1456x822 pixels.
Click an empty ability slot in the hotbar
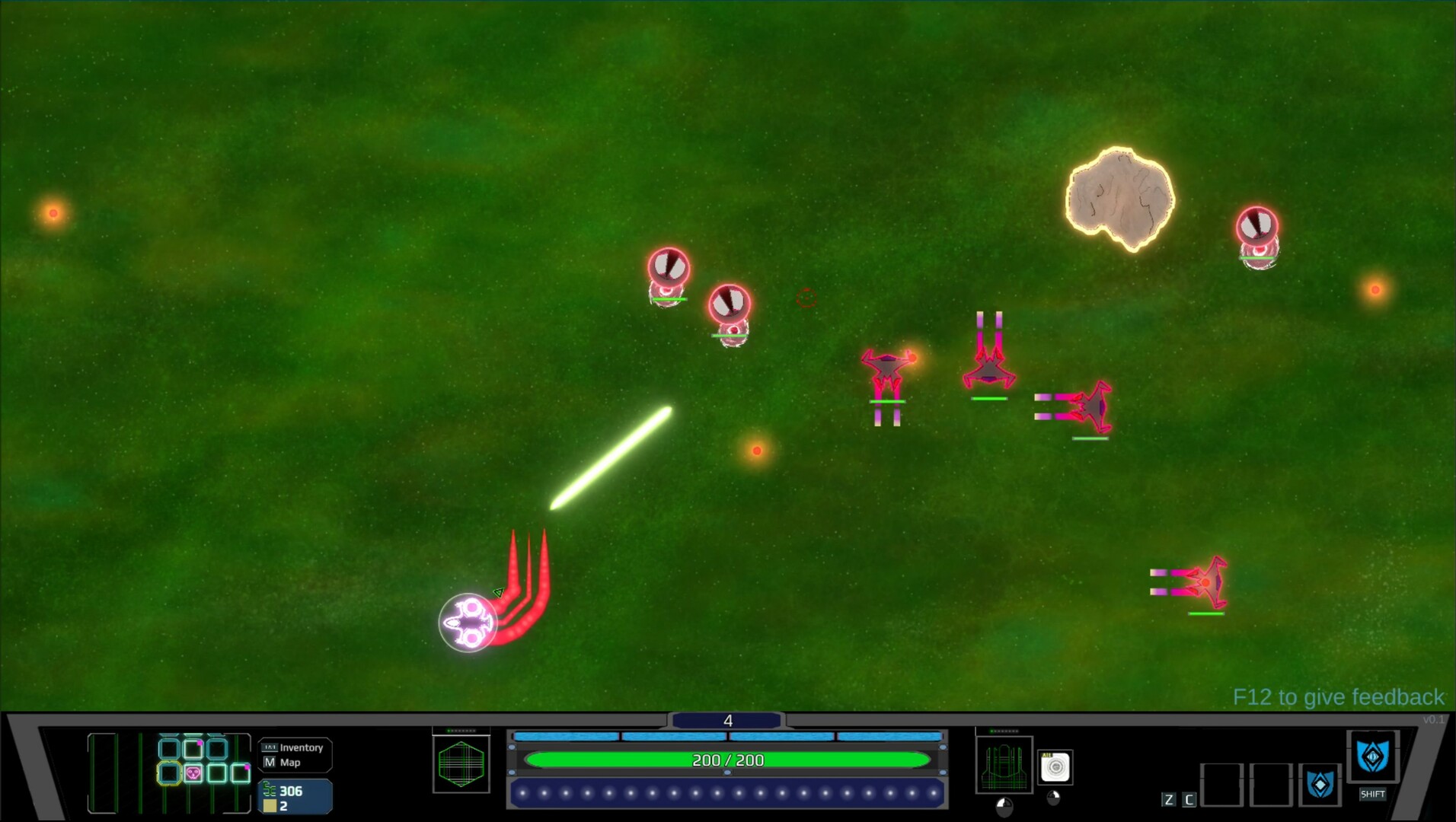1221,785
